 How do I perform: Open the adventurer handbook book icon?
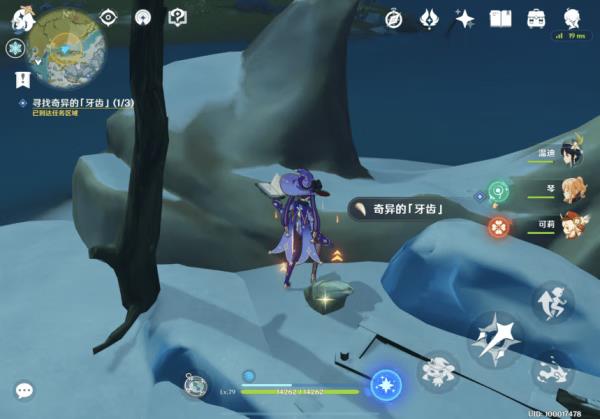[500, 18]
